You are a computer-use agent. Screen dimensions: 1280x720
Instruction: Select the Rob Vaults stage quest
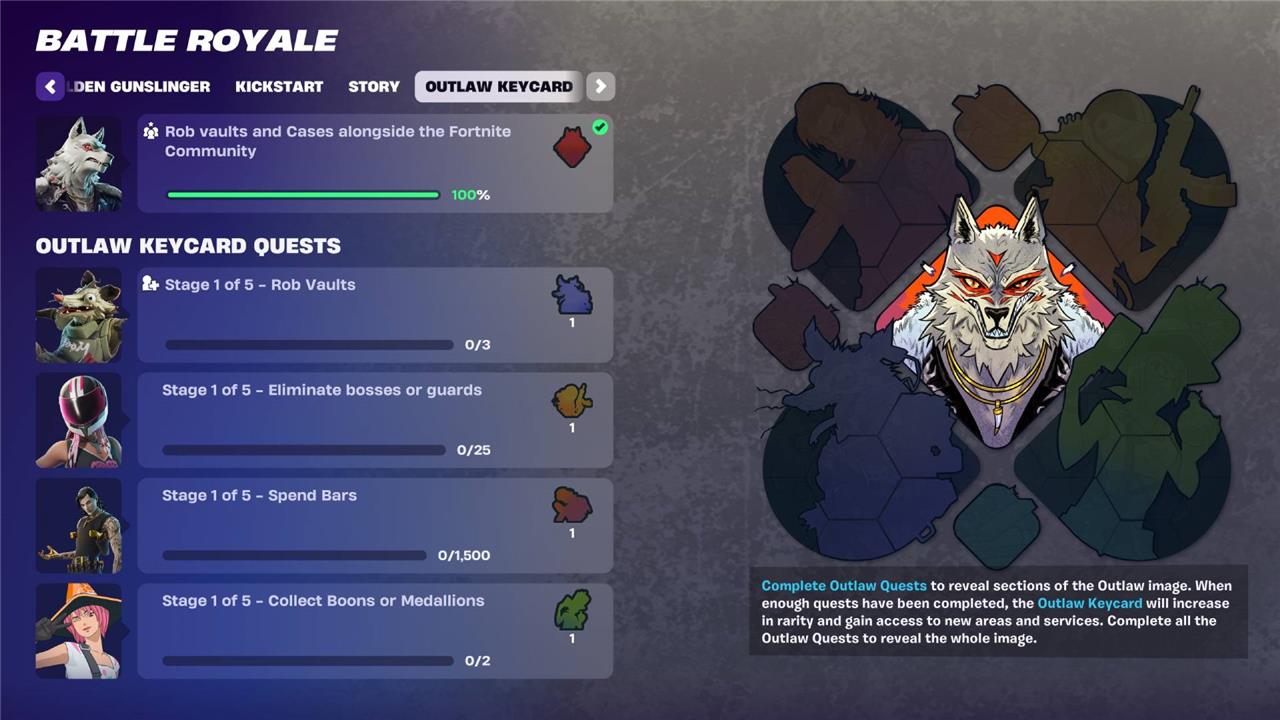click(x=374, y=315)
